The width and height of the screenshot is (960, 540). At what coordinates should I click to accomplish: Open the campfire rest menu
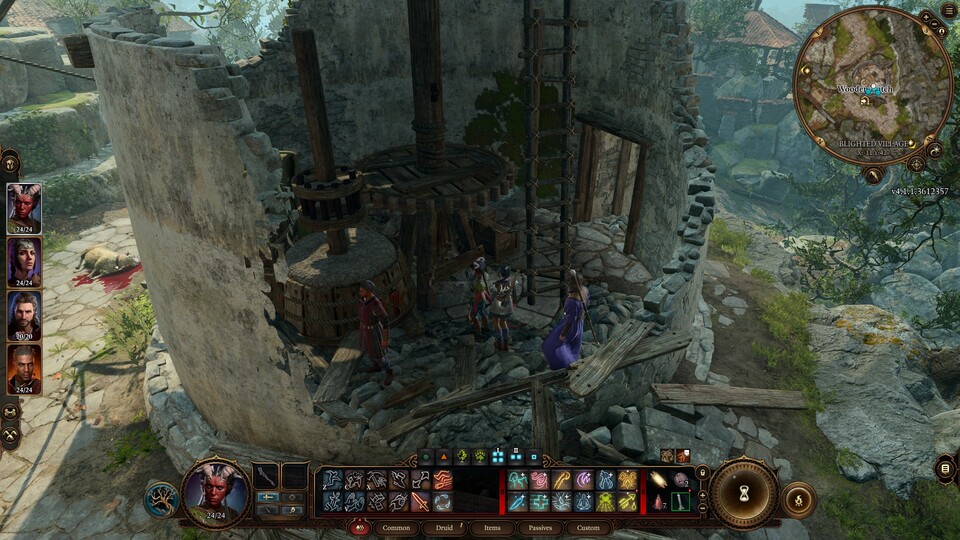click(x=798, y=499)
